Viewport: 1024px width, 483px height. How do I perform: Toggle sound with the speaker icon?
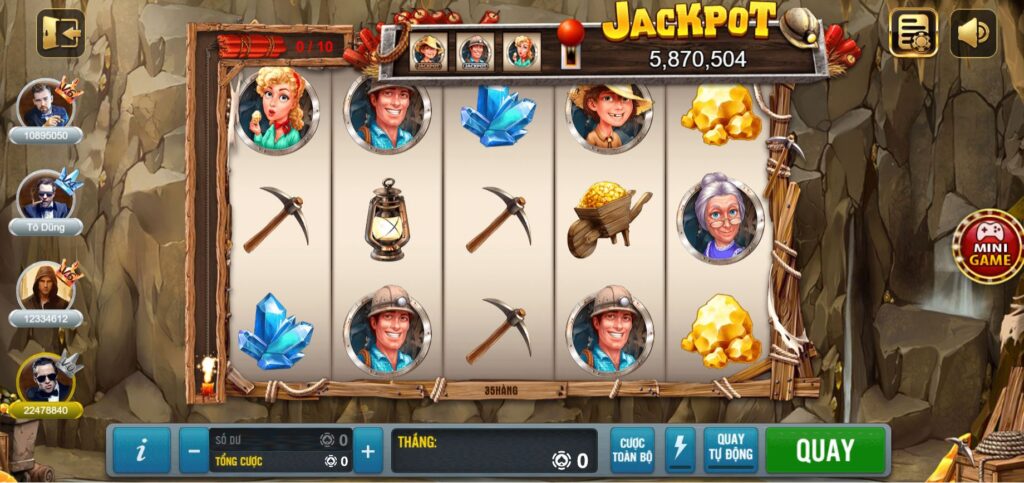pos(973,33)
